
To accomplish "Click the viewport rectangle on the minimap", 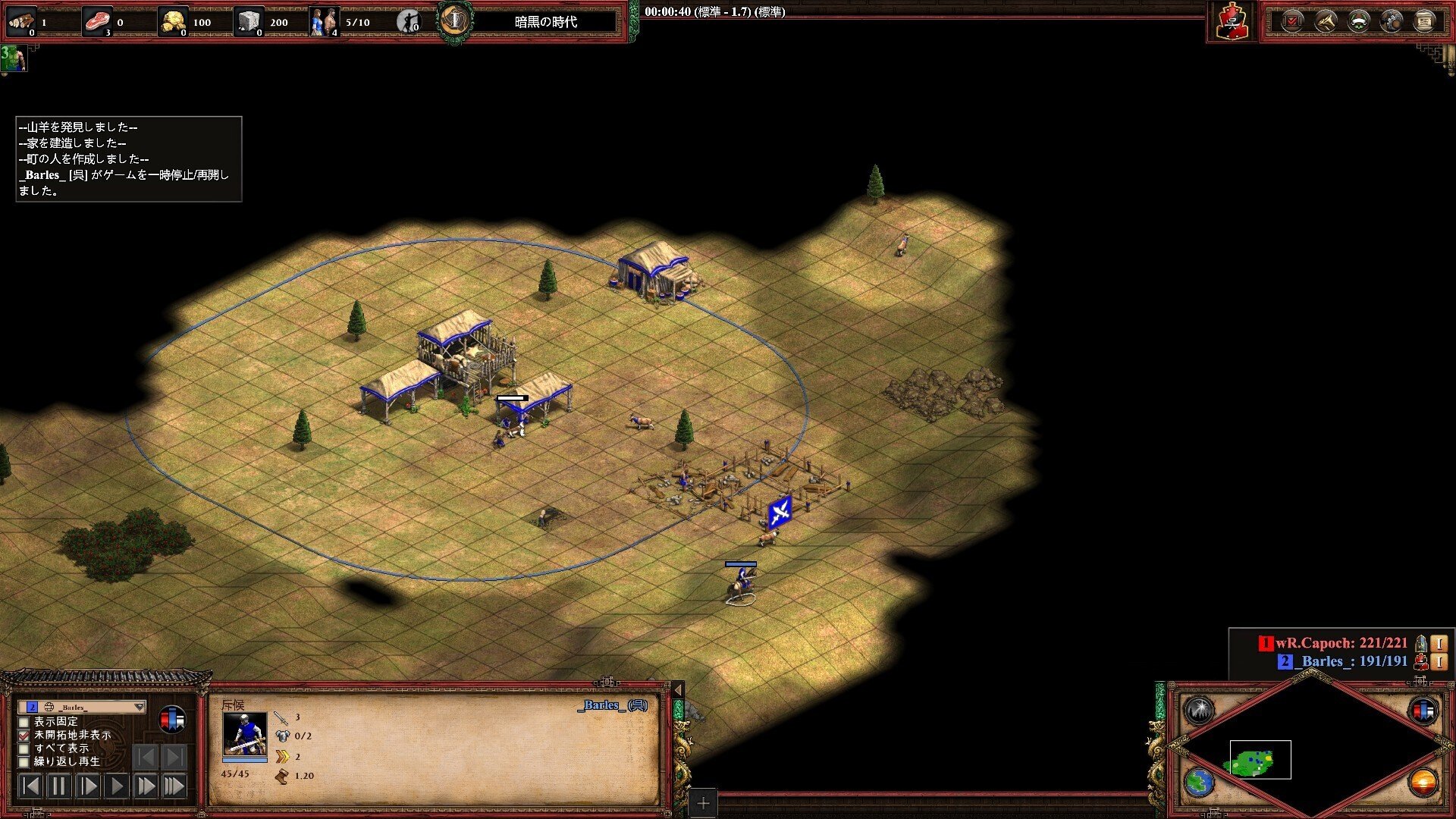I will [x=1260, y=759].
